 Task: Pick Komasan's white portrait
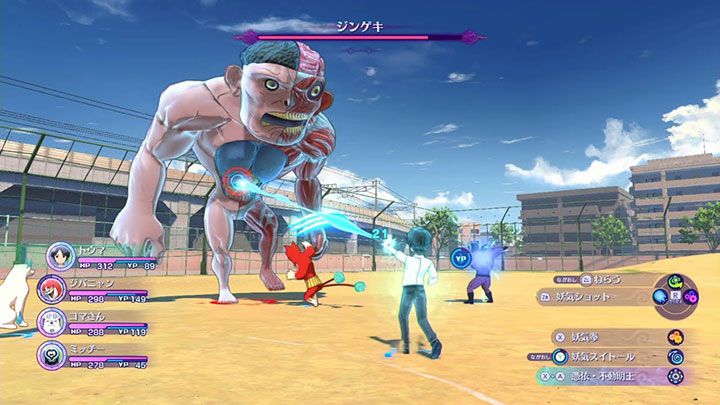tap(52, 321)
